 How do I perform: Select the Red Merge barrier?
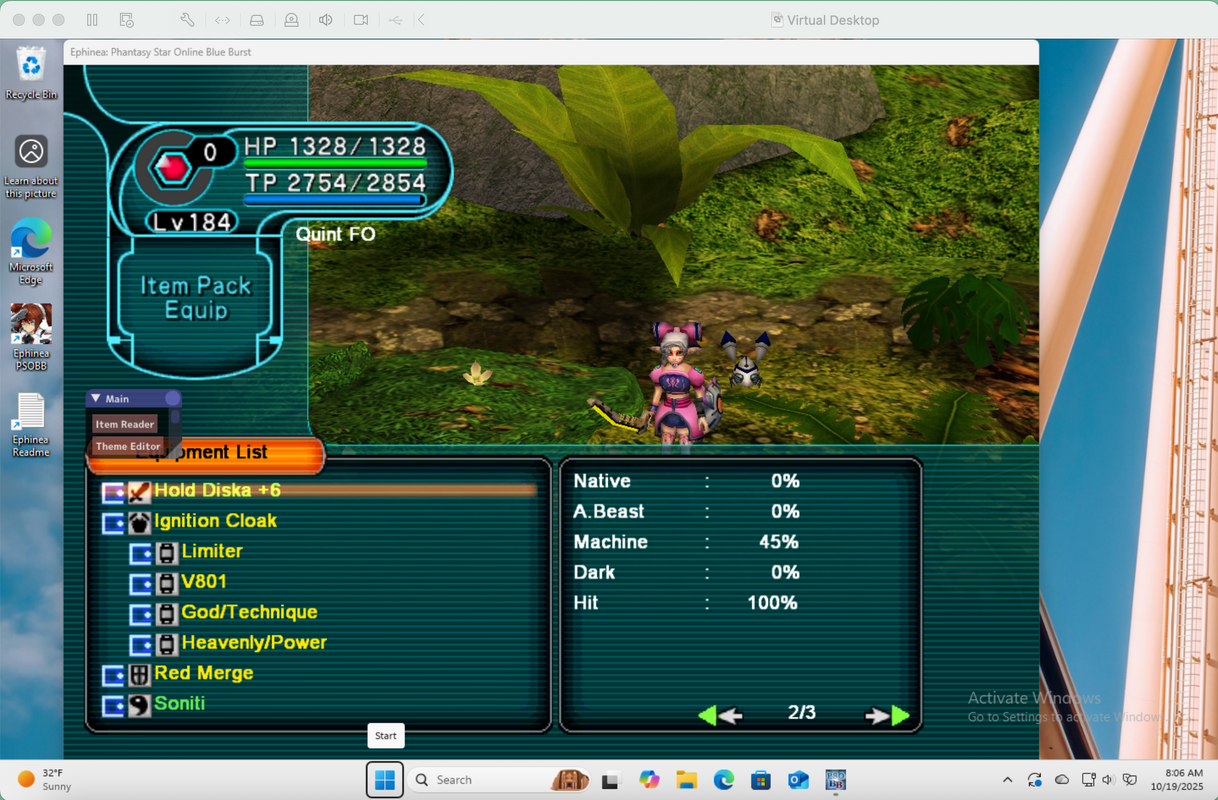click(203, 673)
